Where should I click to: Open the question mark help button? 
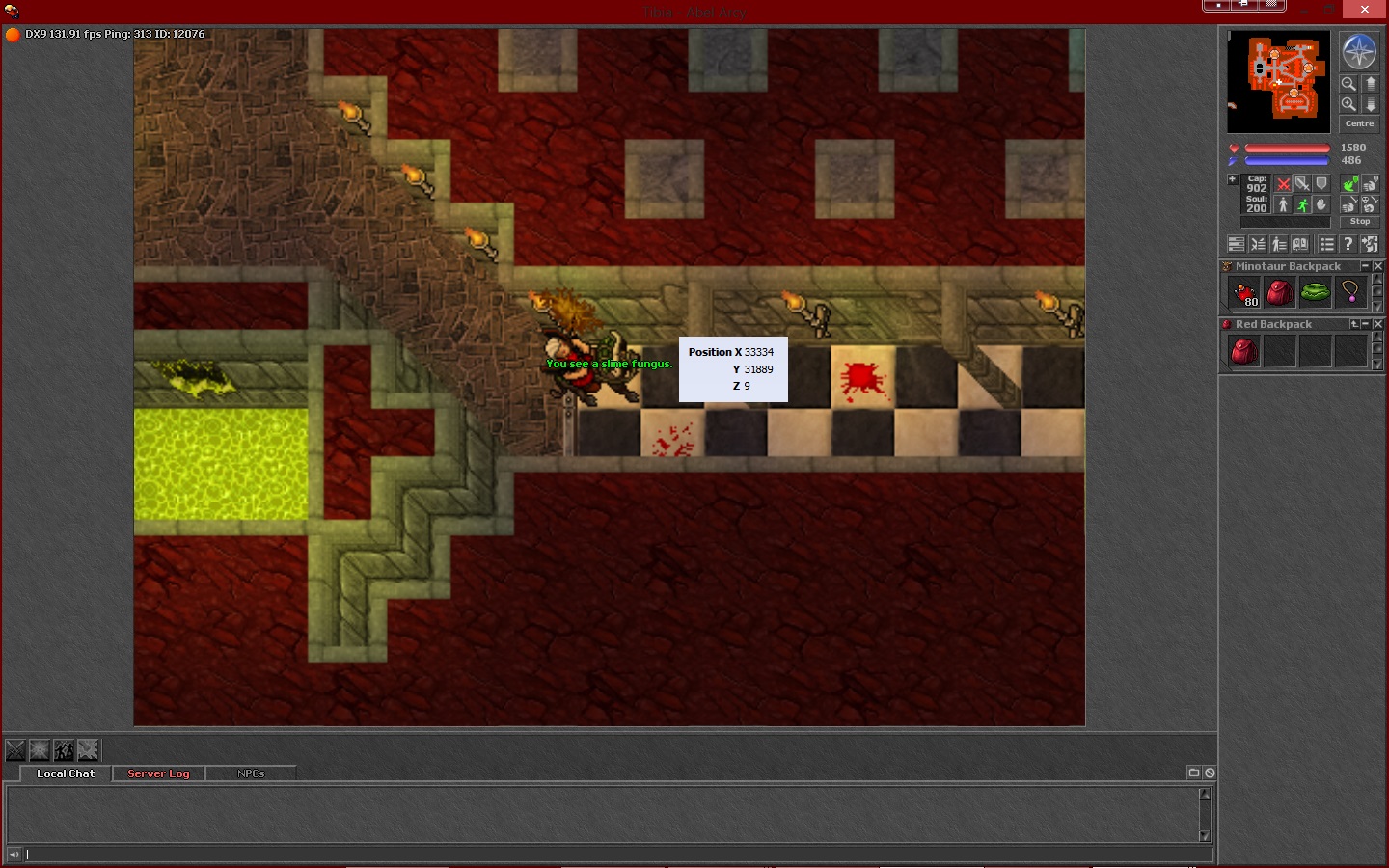tap(1348, 245)
